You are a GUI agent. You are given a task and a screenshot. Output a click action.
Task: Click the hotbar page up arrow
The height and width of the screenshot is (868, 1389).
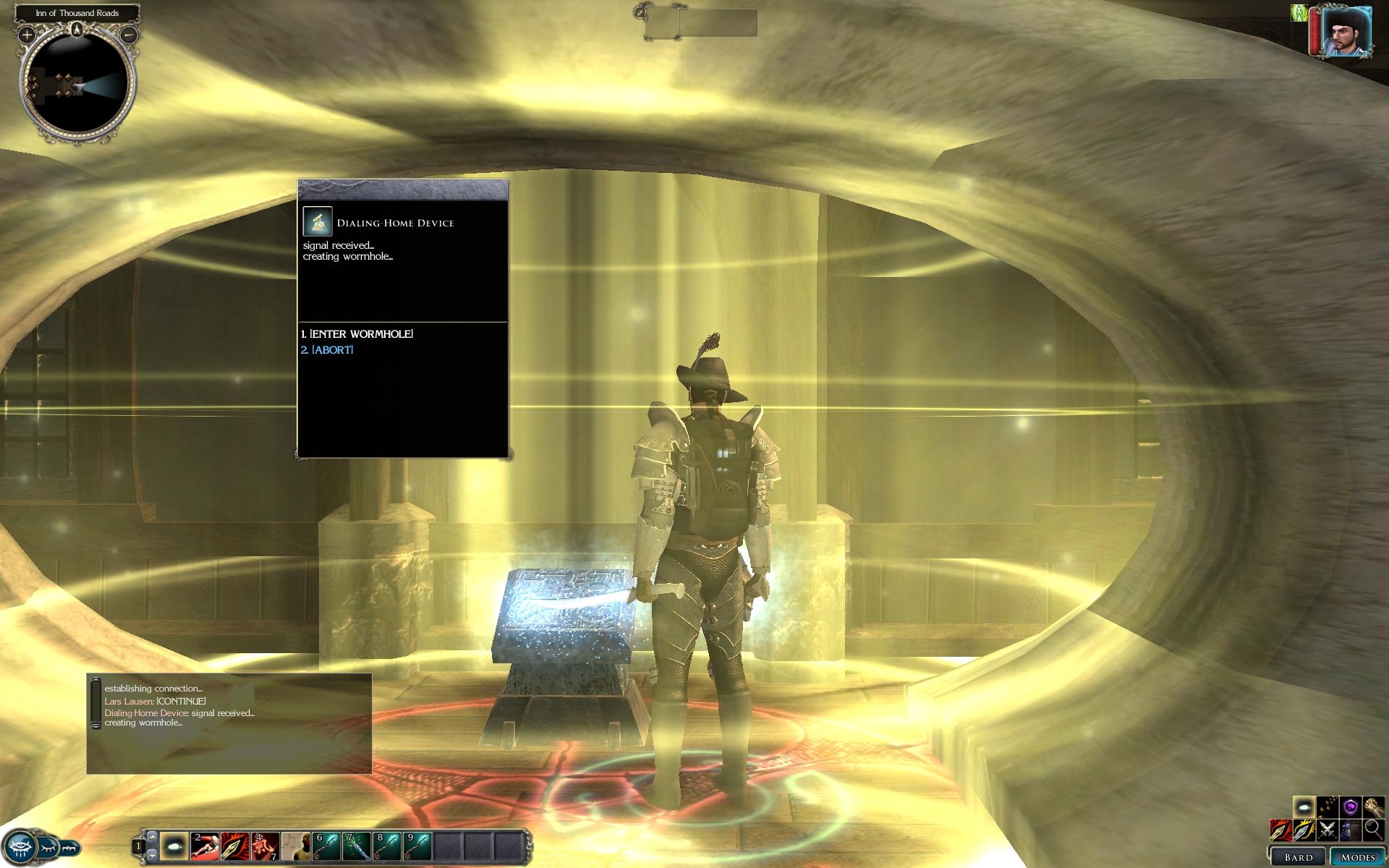[152, 837]
